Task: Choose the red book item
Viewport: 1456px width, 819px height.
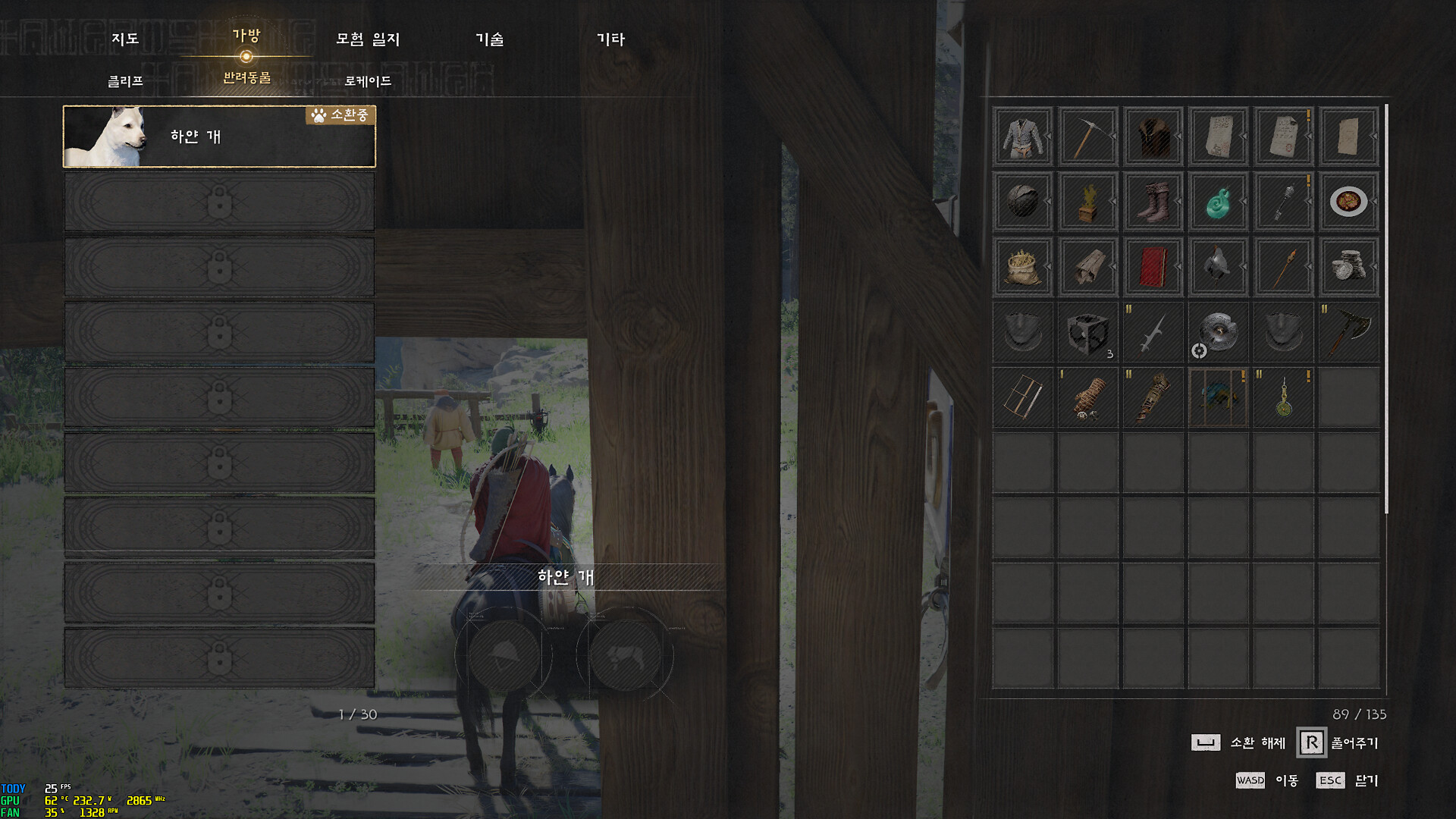Action: click(x=1153, y=267)
